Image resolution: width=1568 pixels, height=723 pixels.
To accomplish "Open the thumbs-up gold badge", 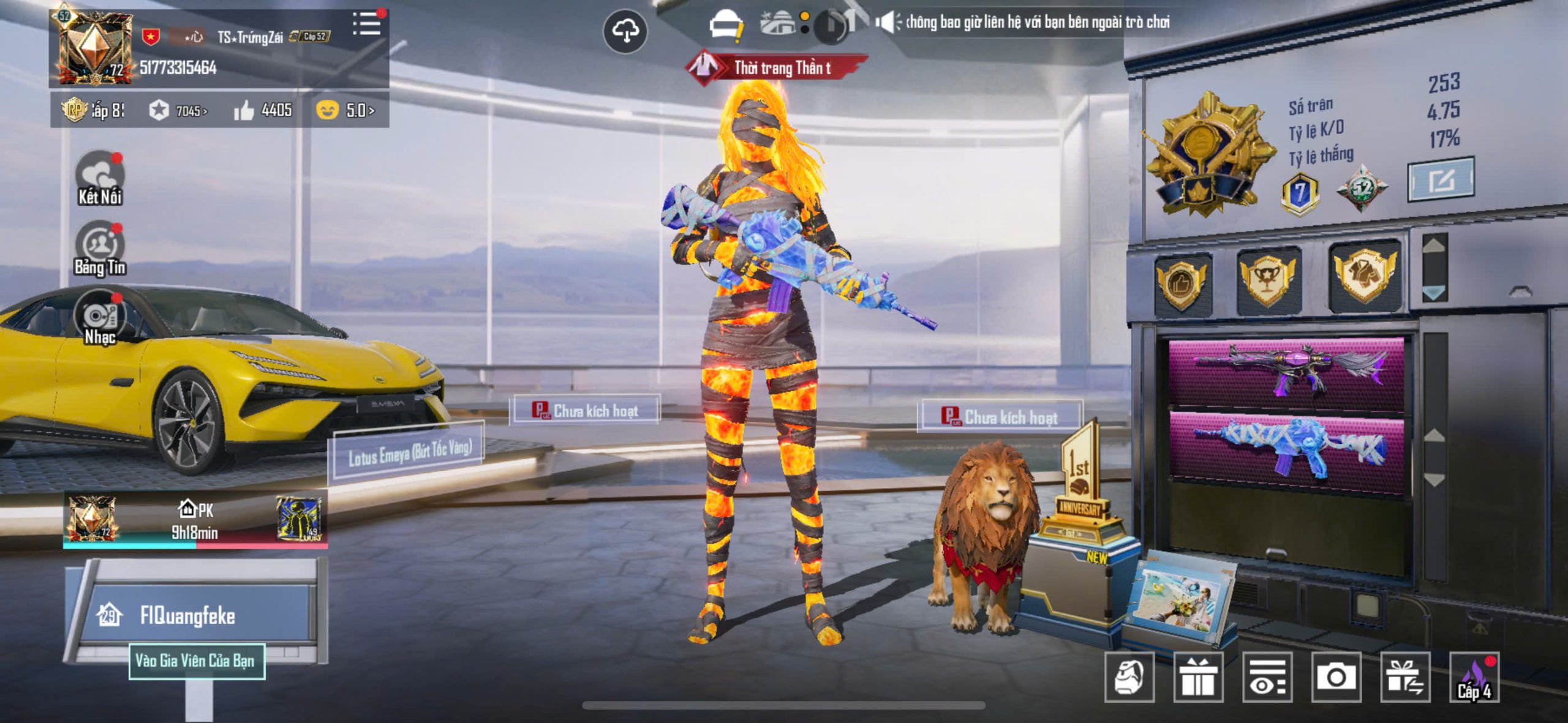I will coord(1182,283).
